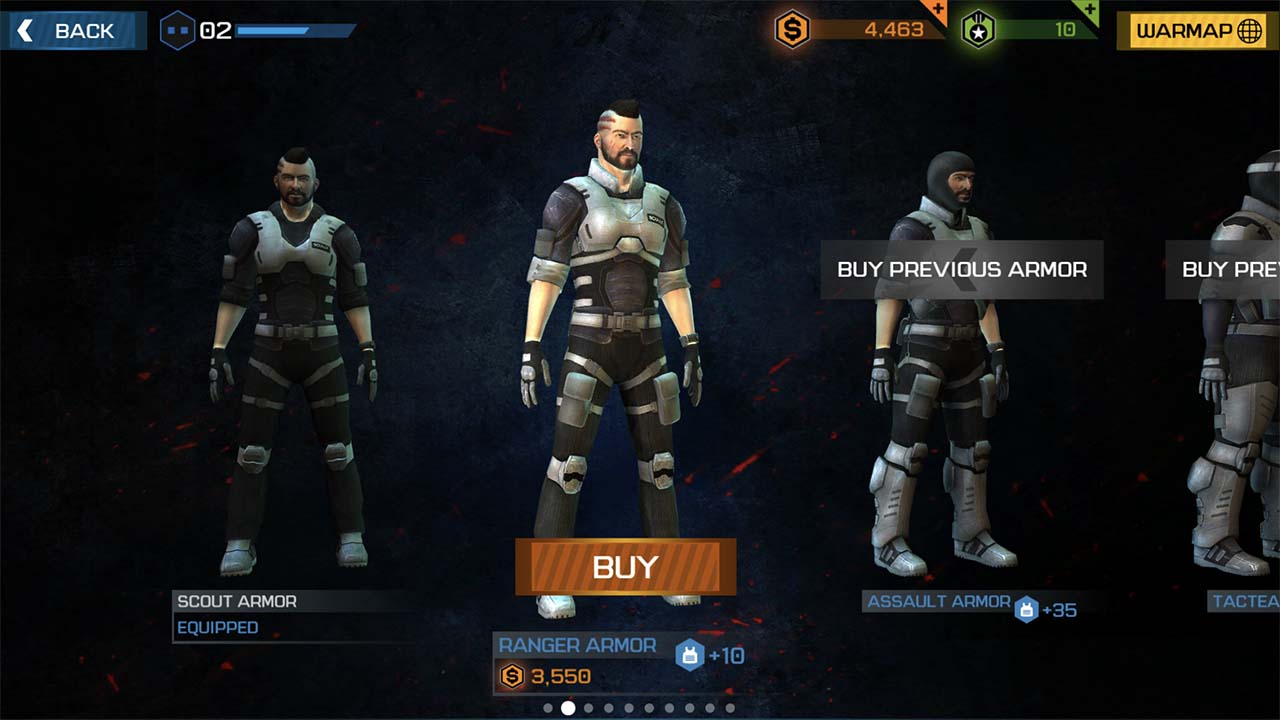Click the fifth page indicator dot

tap(629, 708)
